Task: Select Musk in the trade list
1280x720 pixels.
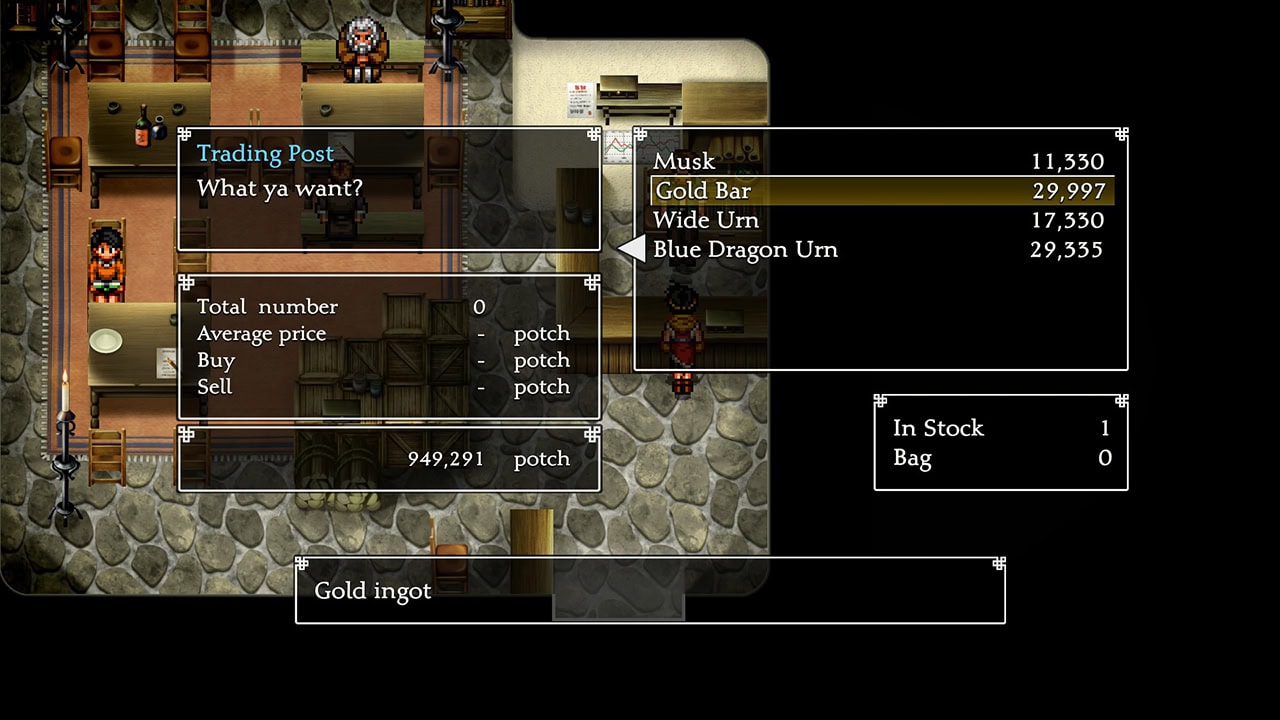Action: pyautogui.click(x=684, y=161)
